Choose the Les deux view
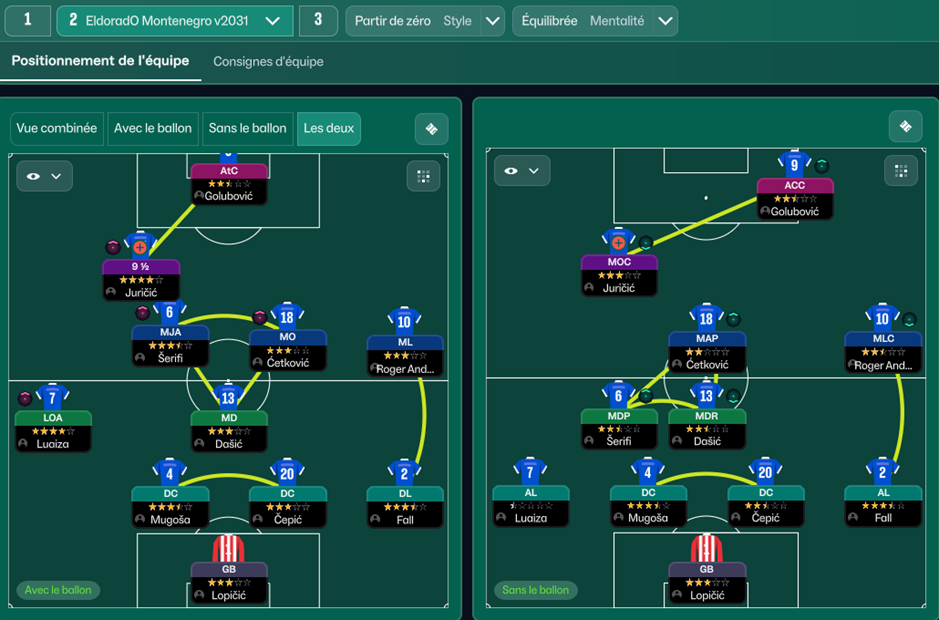This screenshot has height=620, width=939. click(329, 128)
